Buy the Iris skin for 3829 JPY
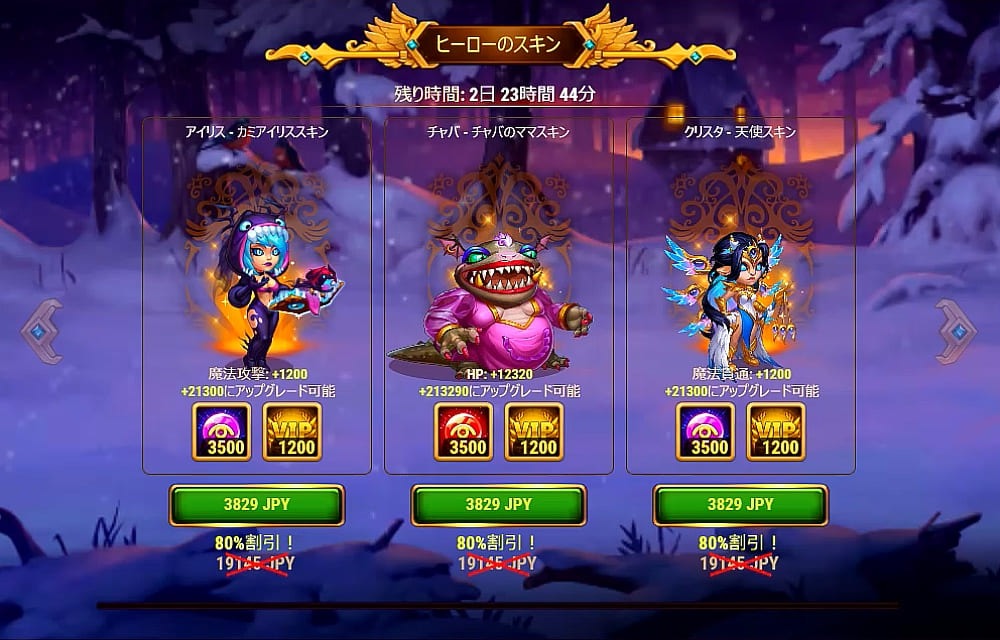The image size is (1000, 640). (256, 505)
